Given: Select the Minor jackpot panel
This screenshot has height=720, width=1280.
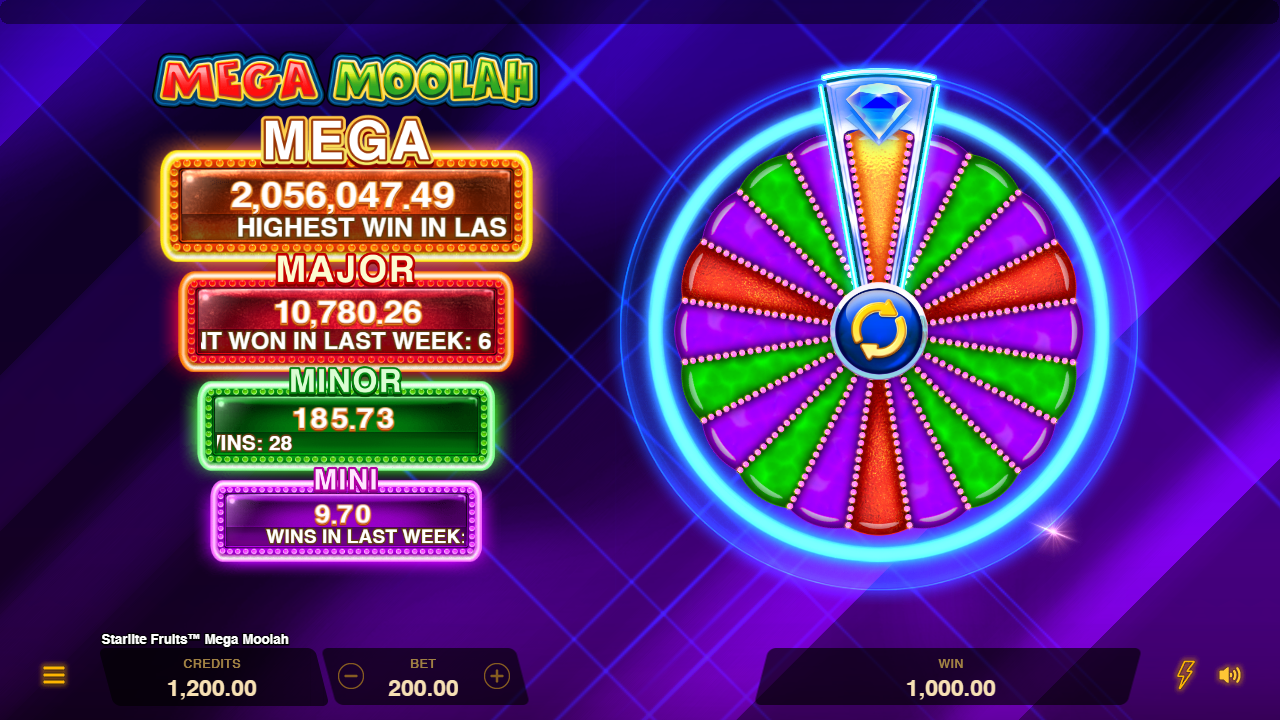Looking at the screenshot, I should coord(346,426).
